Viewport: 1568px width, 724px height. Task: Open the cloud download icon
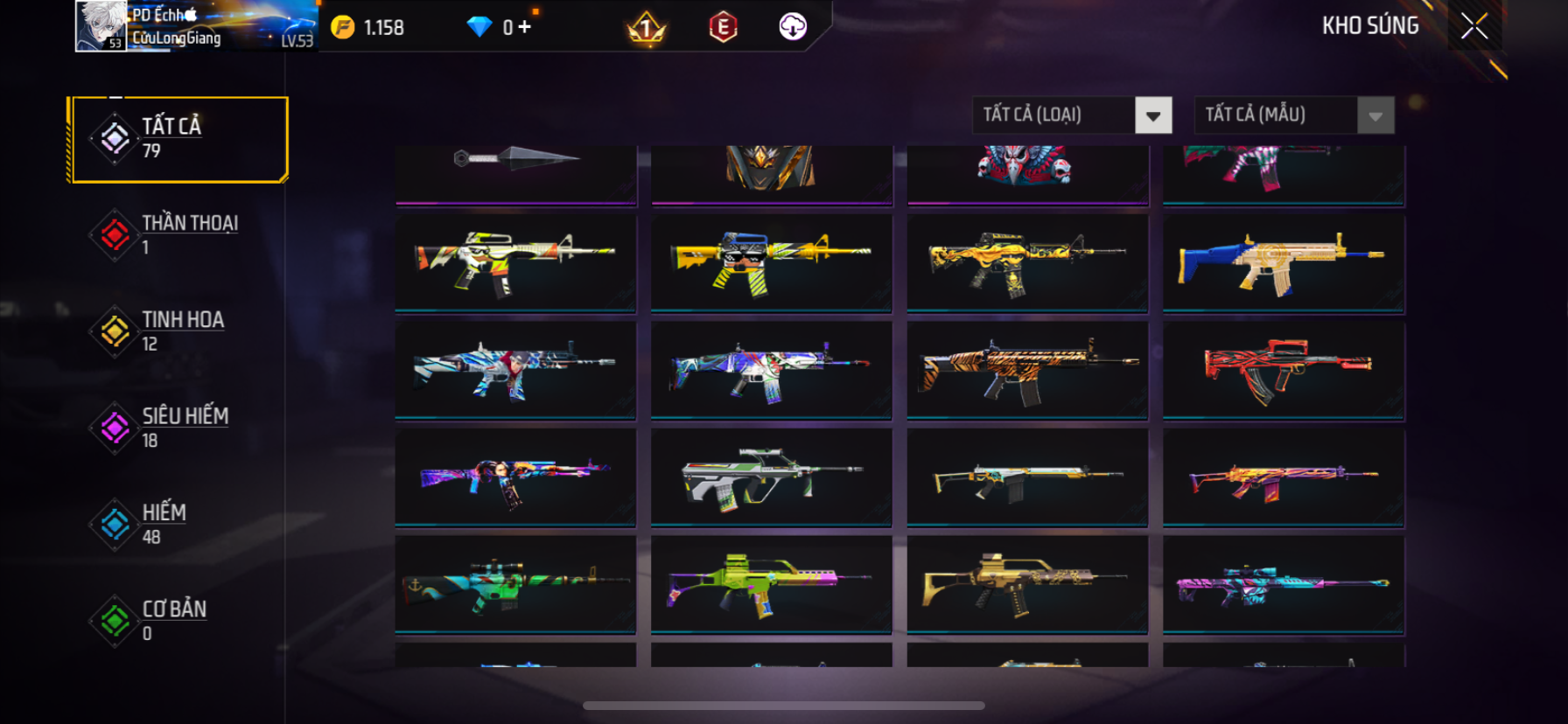coord(793,27)
